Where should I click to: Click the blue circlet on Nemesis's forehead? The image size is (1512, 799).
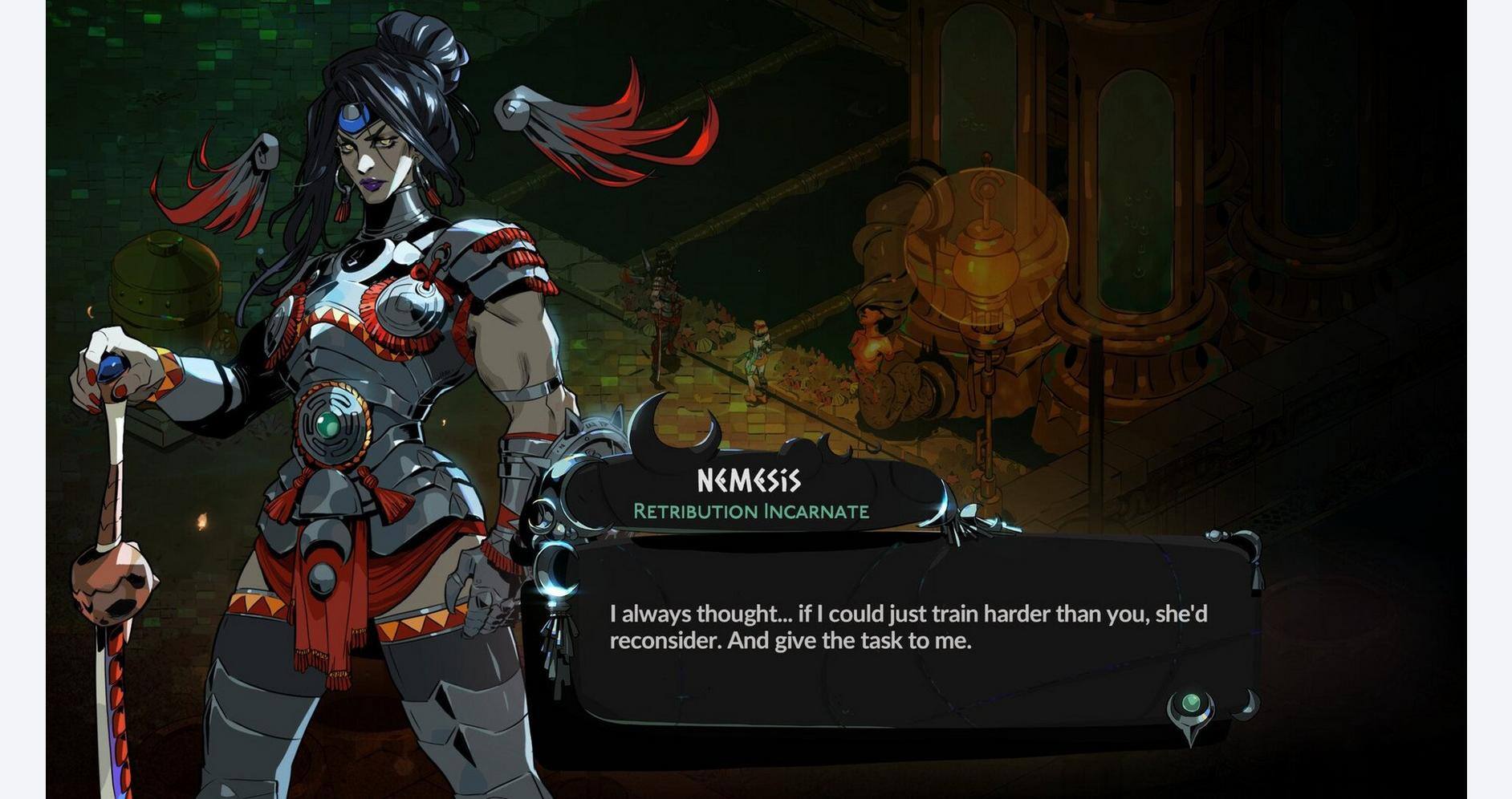point(355,120)
